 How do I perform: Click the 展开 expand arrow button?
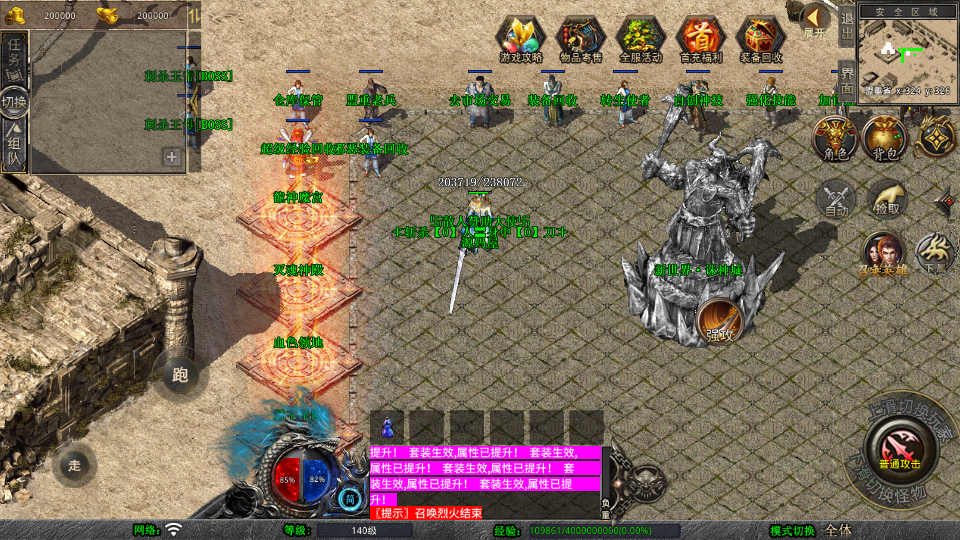click(816, 20)
